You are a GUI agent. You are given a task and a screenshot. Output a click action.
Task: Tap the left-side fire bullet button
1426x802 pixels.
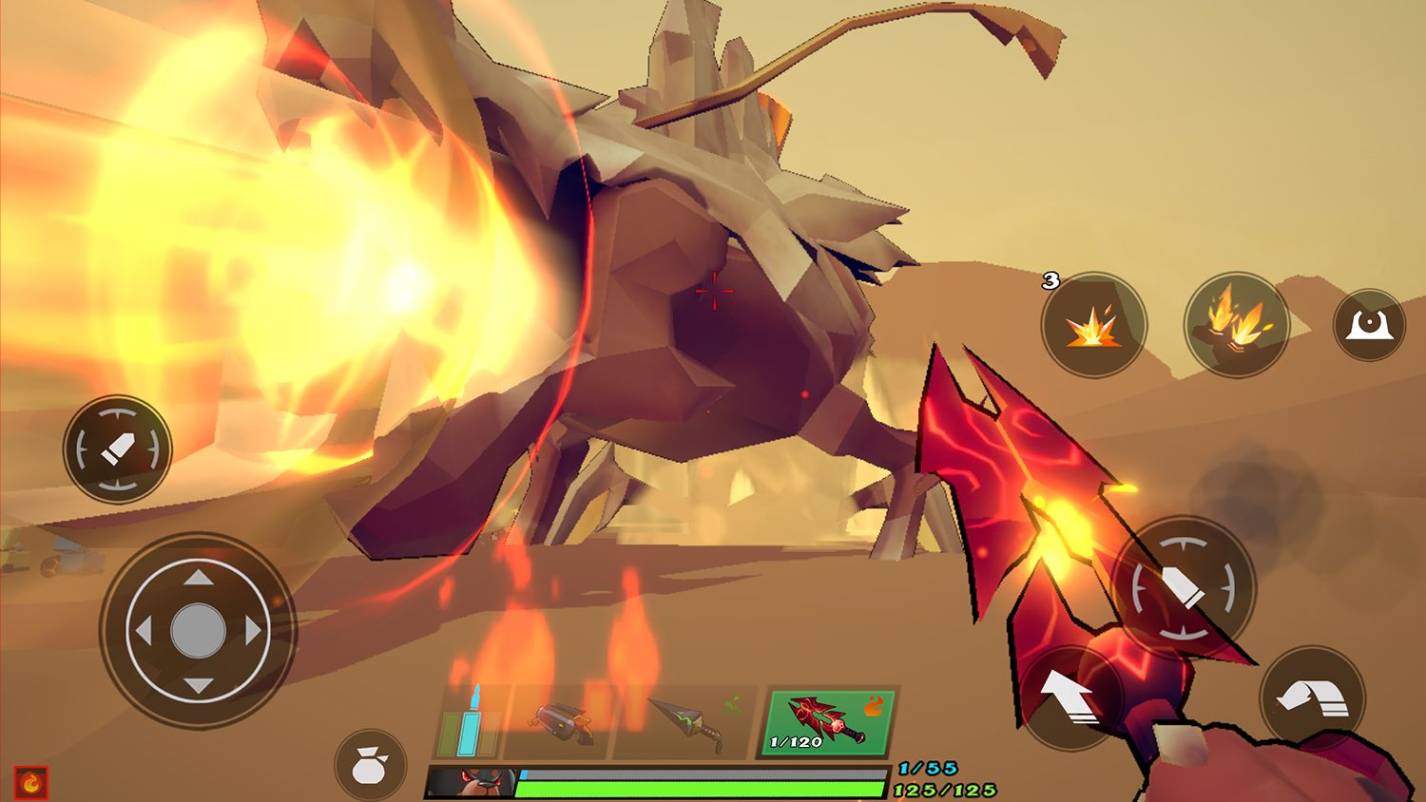point(118,450)
